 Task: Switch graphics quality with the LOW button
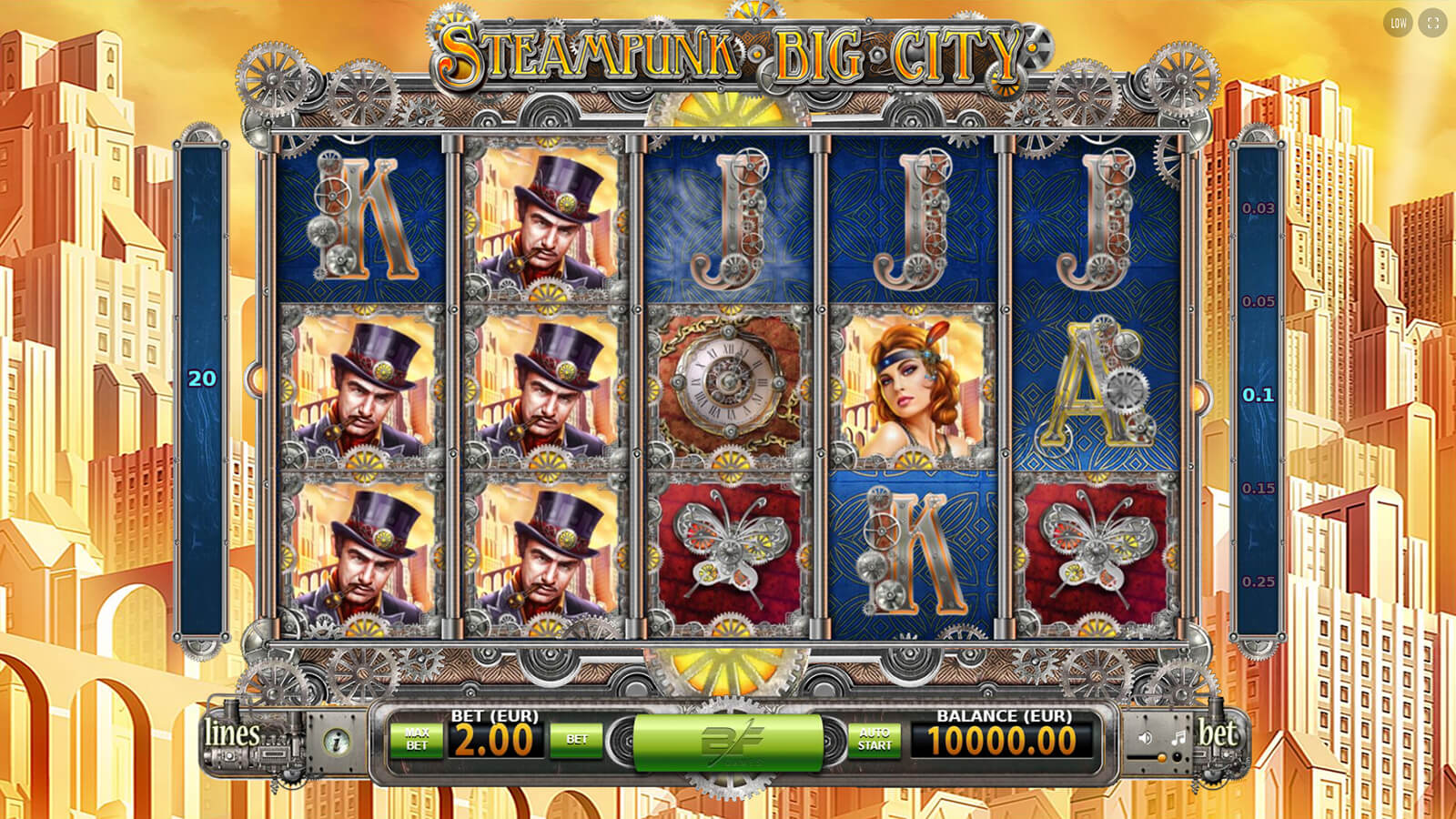[1398, 24]
